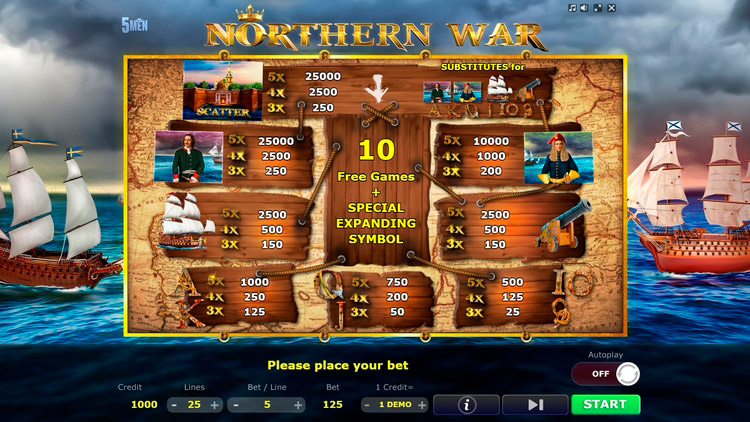Increase the credit denomination value

(423, 405)
